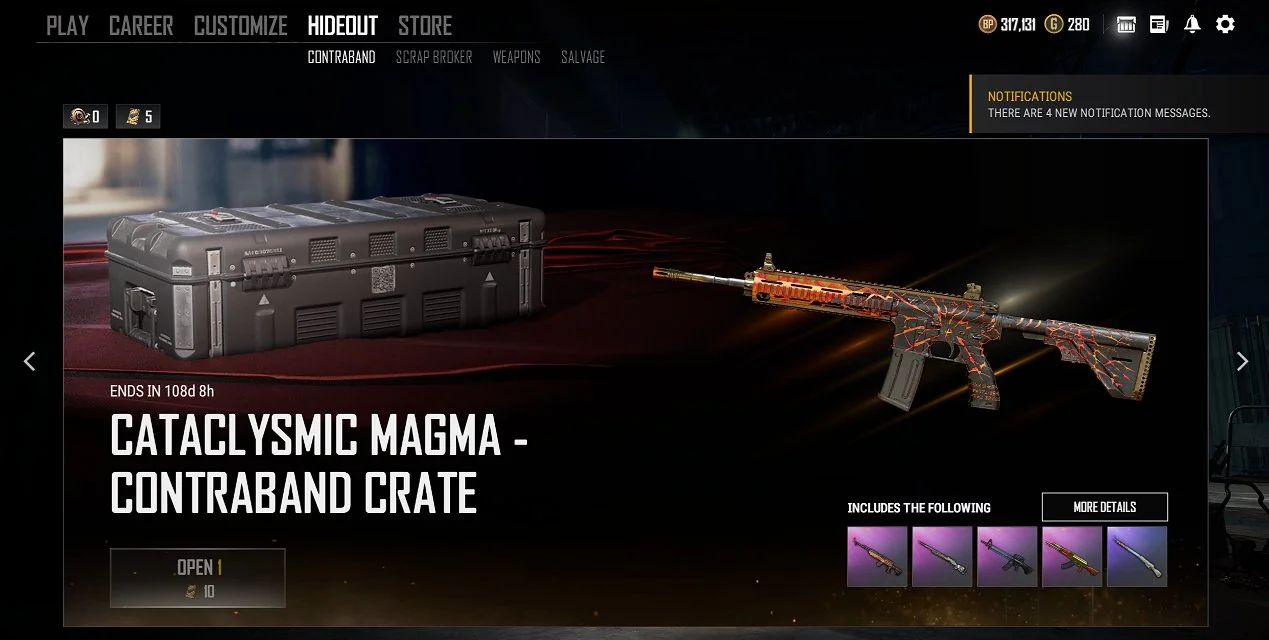This screenshot has height=640, width=1269.
Task: Open the Weapons tab
Action: pos(516,57)
